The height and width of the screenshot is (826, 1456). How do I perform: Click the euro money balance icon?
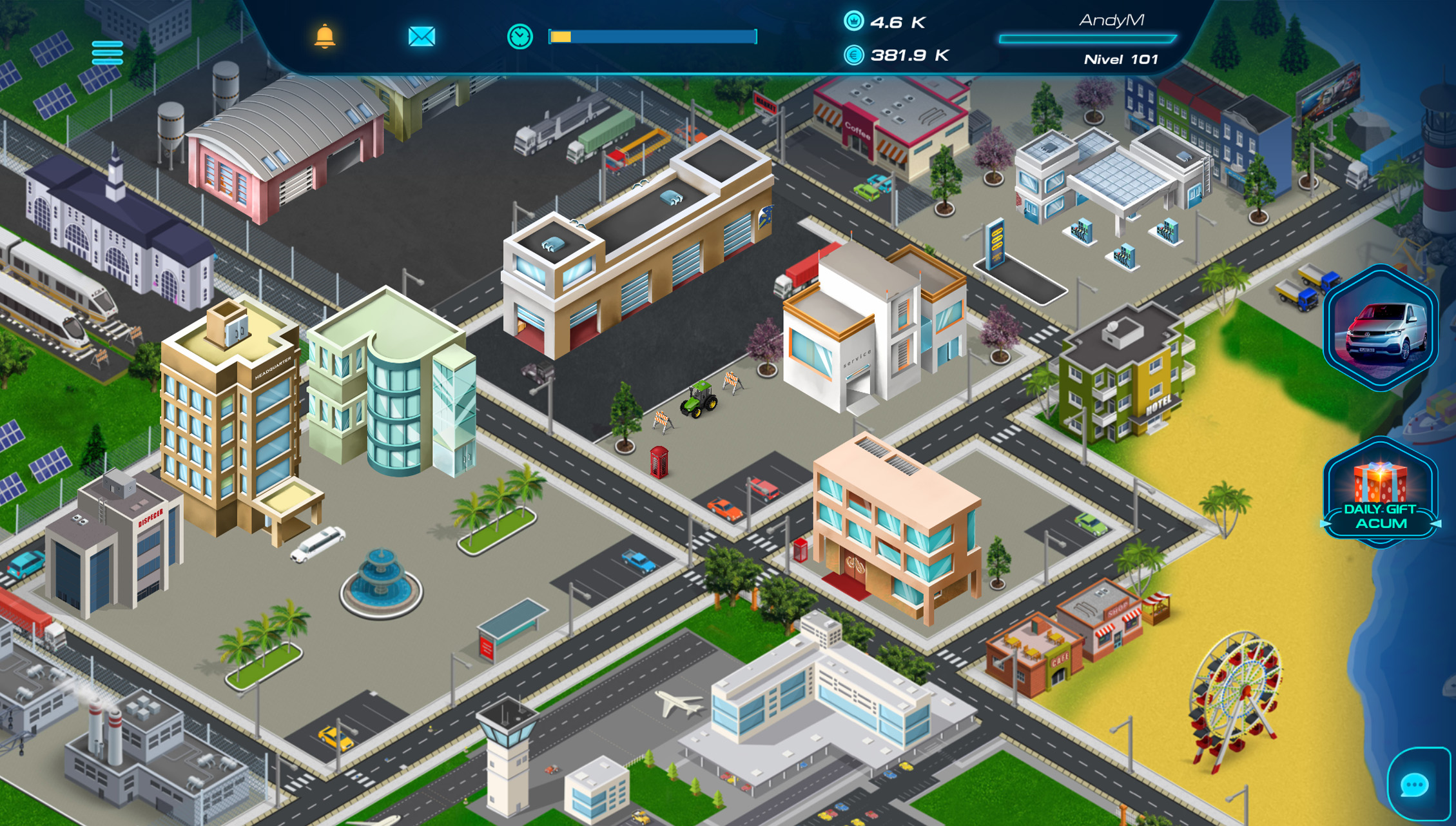(854, 57)
